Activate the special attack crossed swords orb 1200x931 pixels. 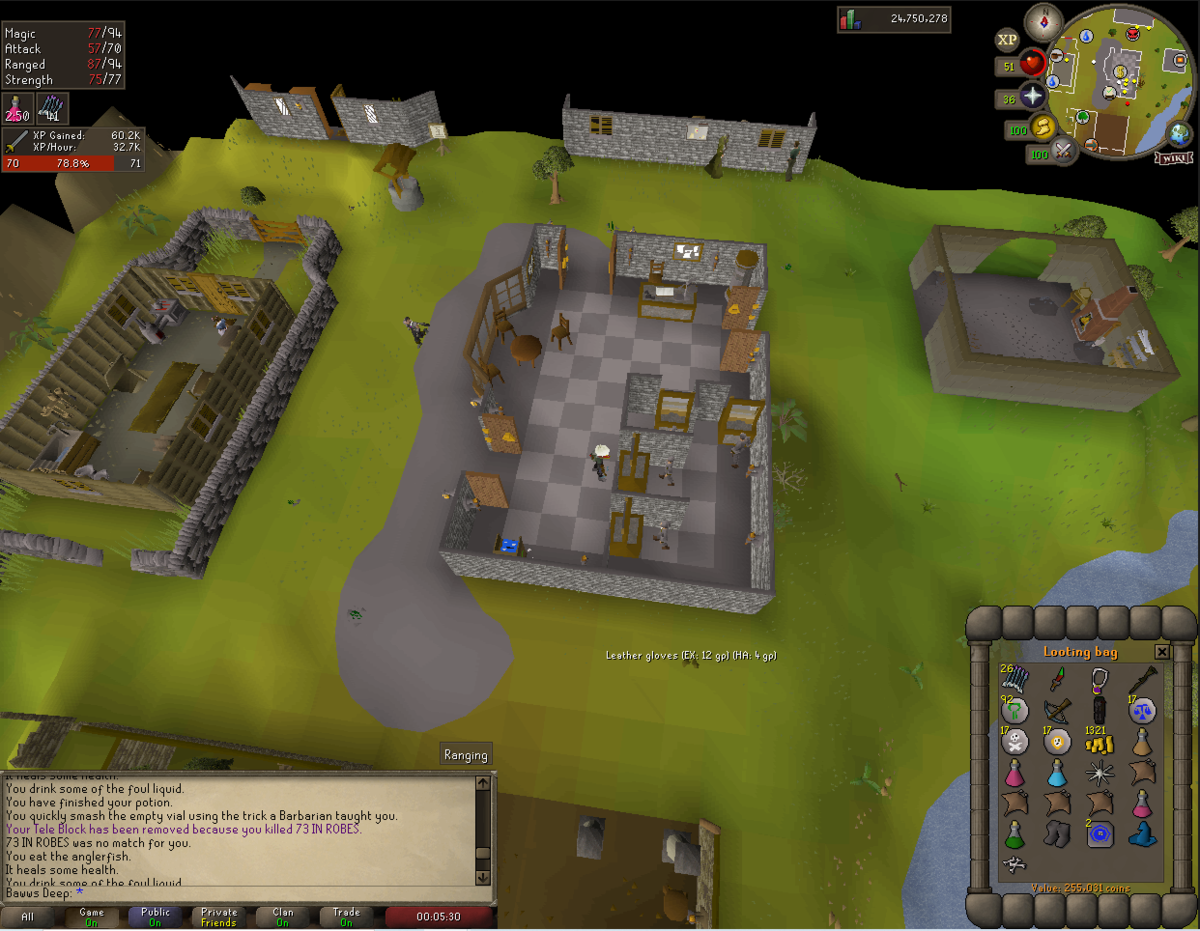coord(1063,152)
